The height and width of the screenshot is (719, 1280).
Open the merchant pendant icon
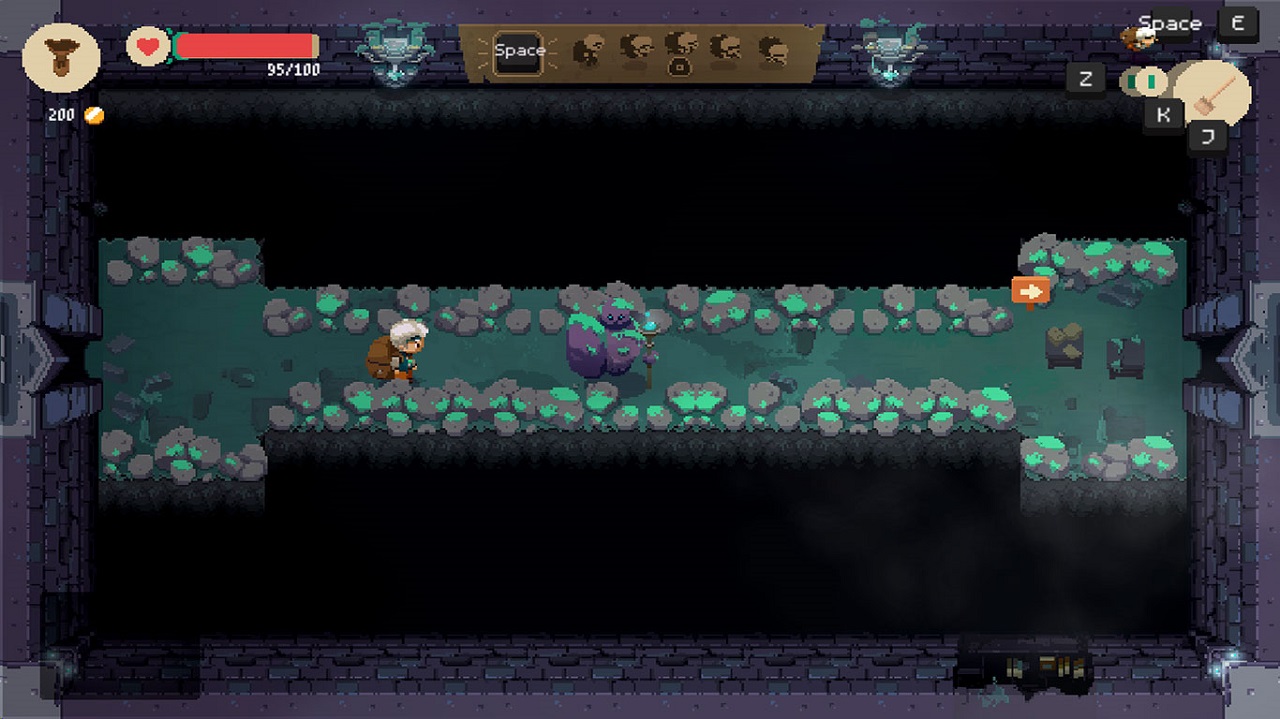(x=61, y=58)
